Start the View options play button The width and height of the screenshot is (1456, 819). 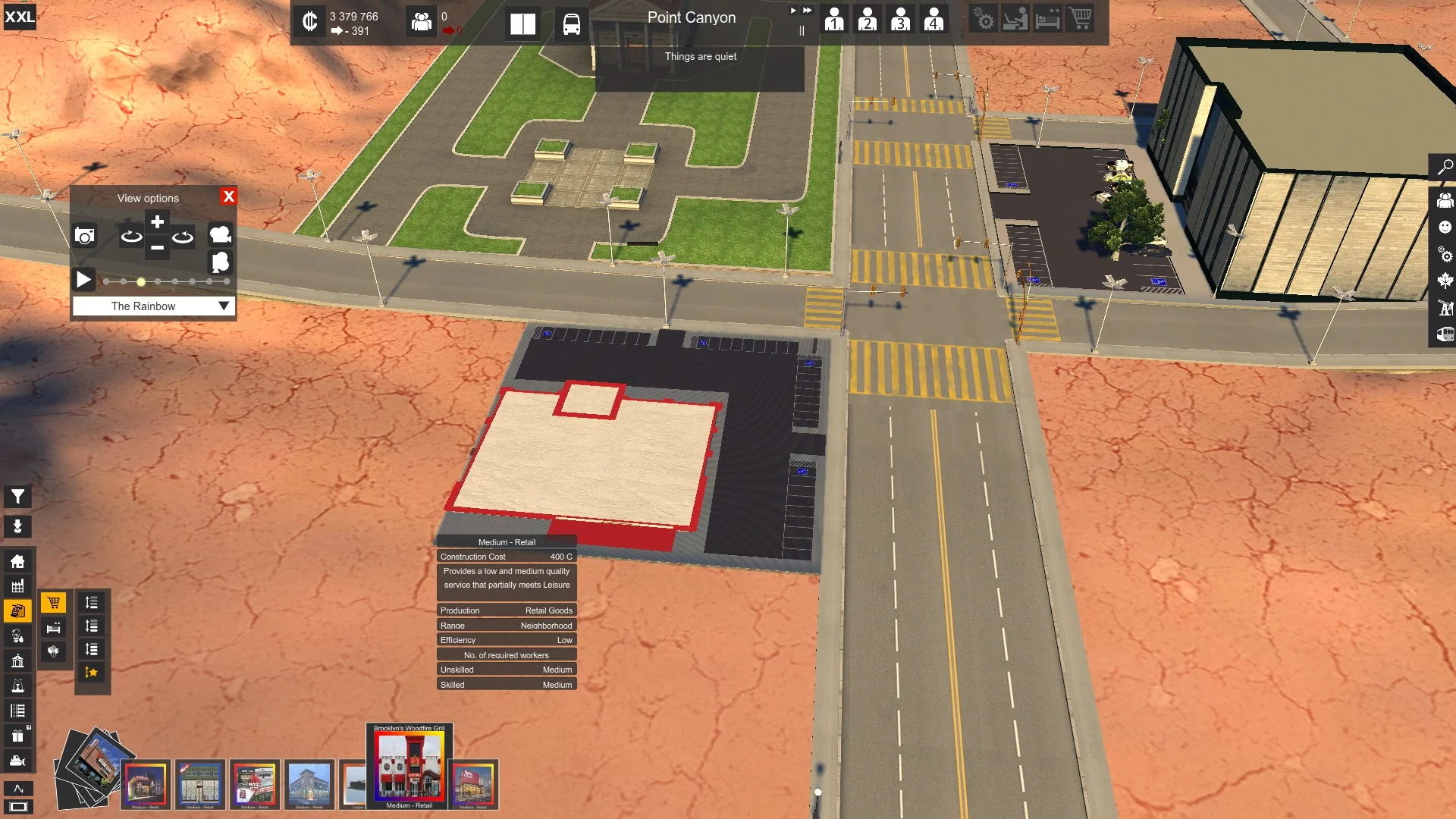83,280
